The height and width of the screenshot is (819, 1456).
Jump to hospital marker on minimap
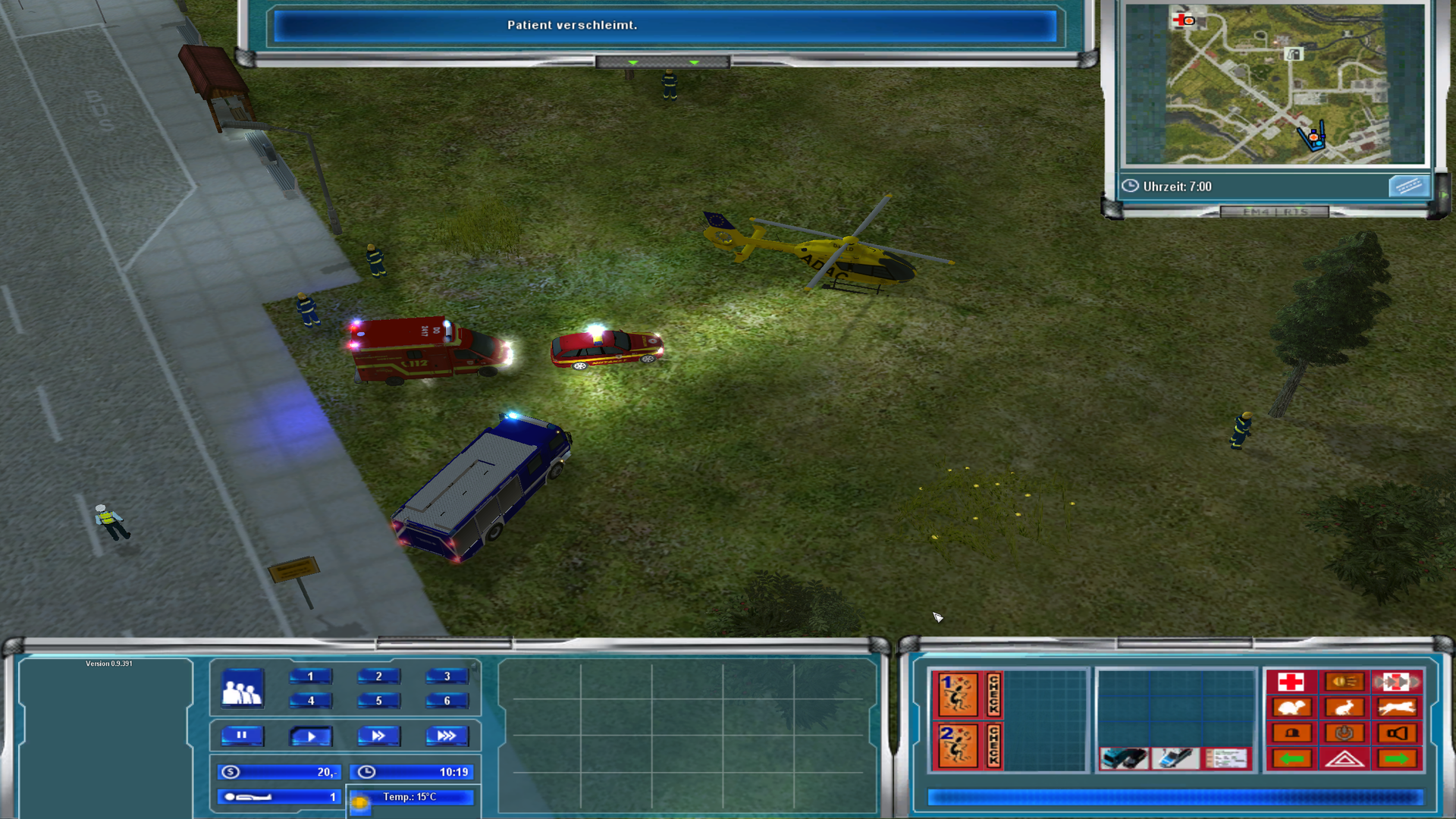pyautogui.click(x=1183, y=20)
